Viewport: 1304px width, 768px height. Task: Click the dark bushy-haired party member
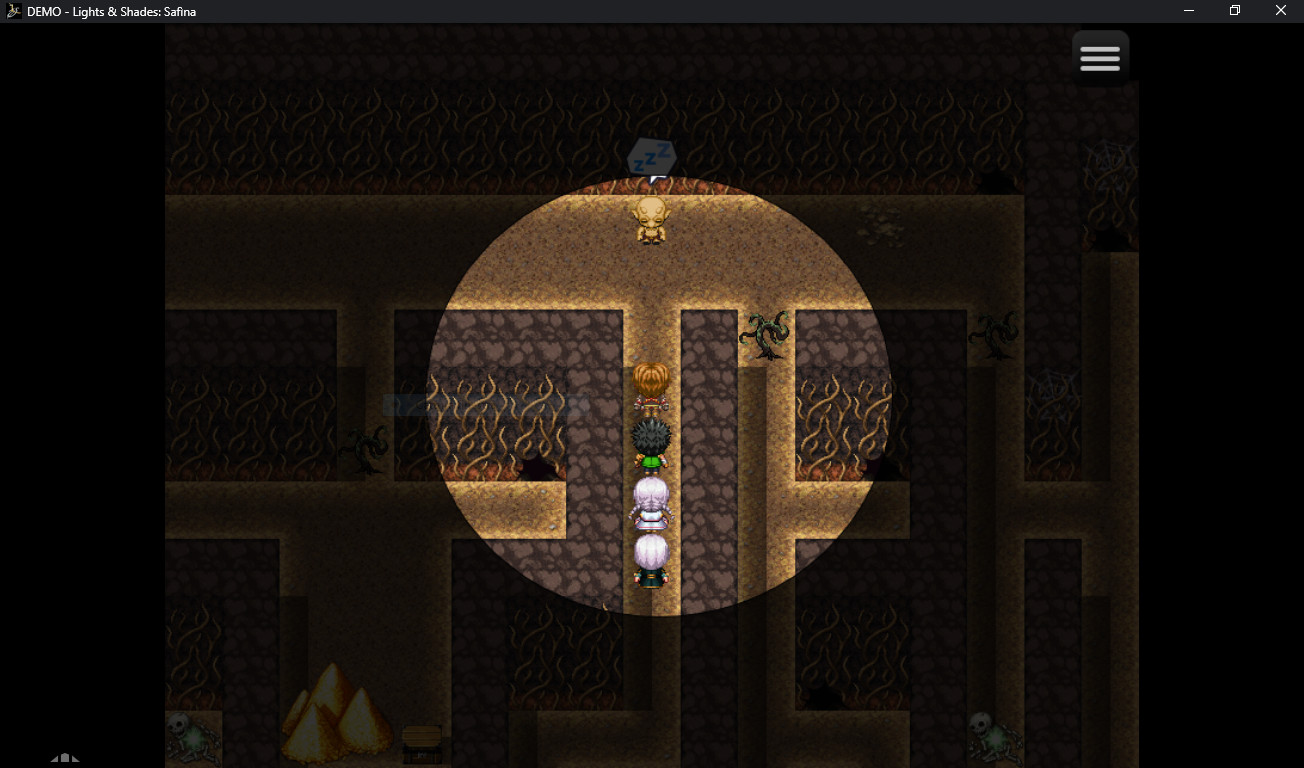tap(651, 443)
